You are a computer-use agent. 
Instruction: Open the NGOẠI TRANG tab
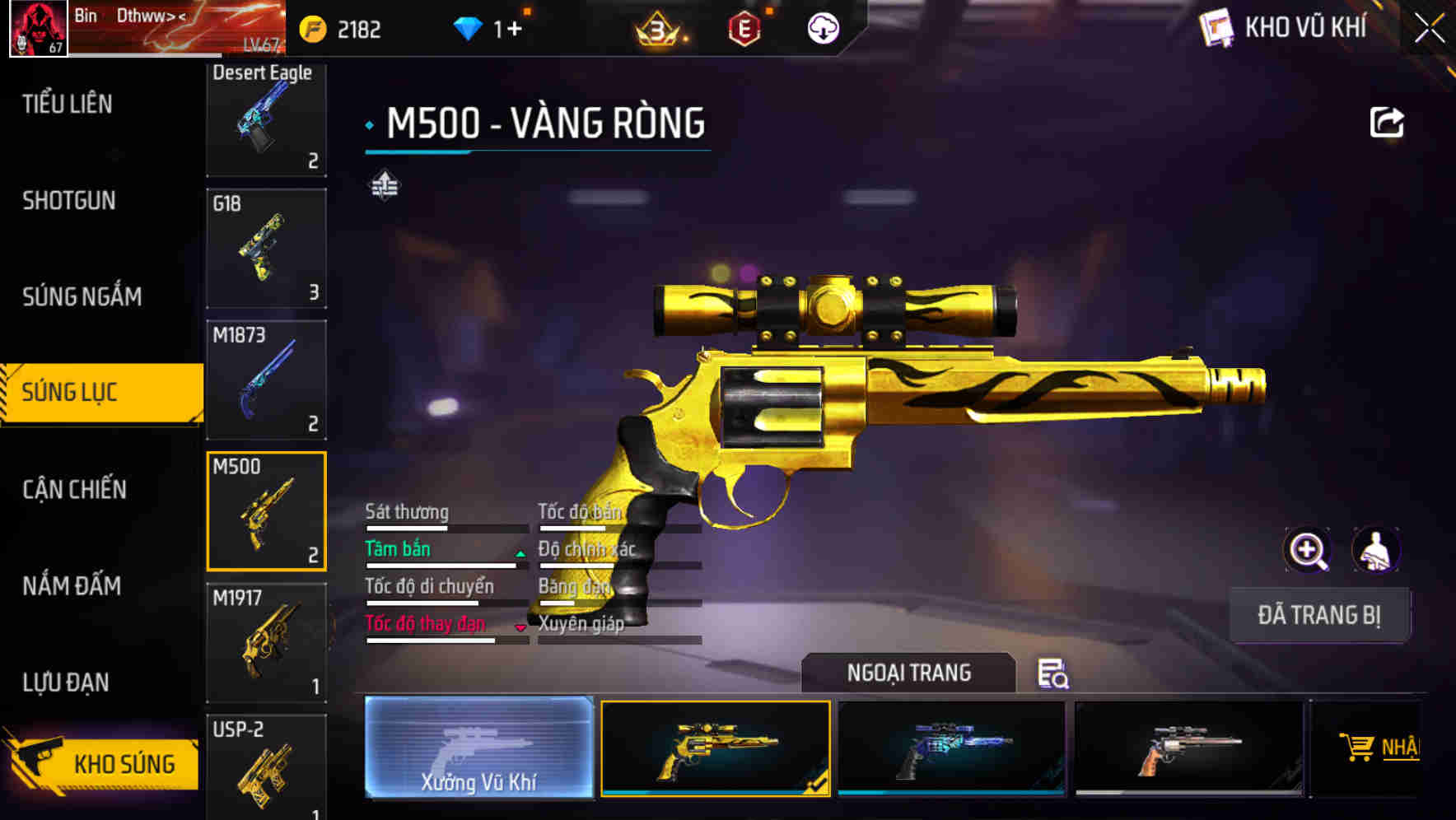click(909, 673)
